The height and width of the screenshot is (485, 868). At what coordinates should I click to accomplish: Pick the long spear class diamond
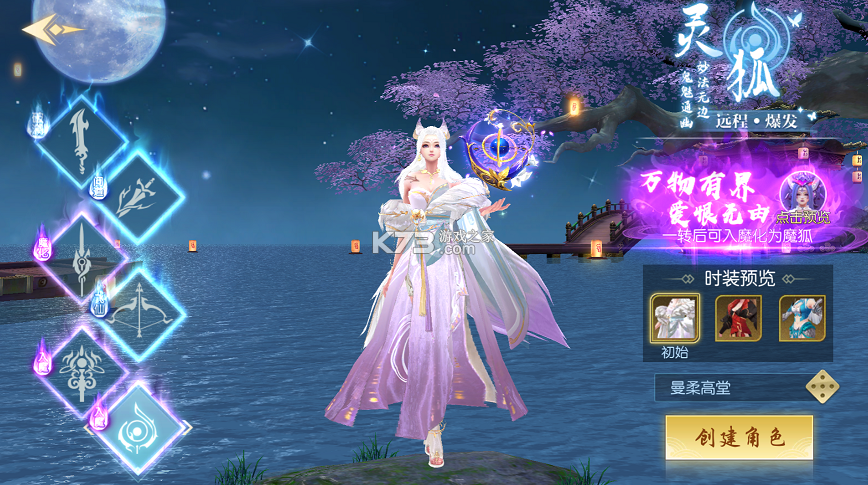click(82, 255)
